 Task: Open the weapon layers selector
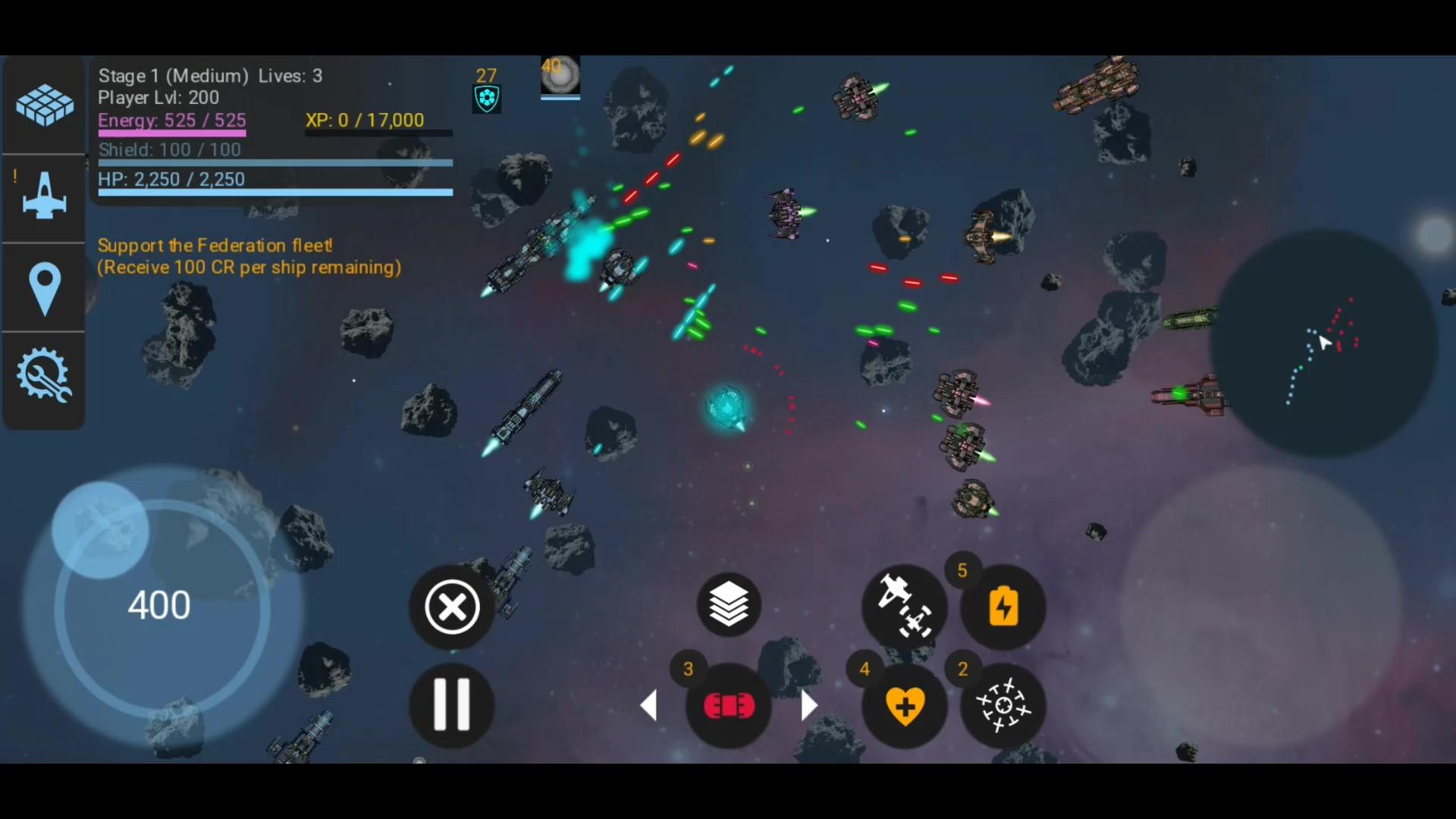tap(728, 604)
